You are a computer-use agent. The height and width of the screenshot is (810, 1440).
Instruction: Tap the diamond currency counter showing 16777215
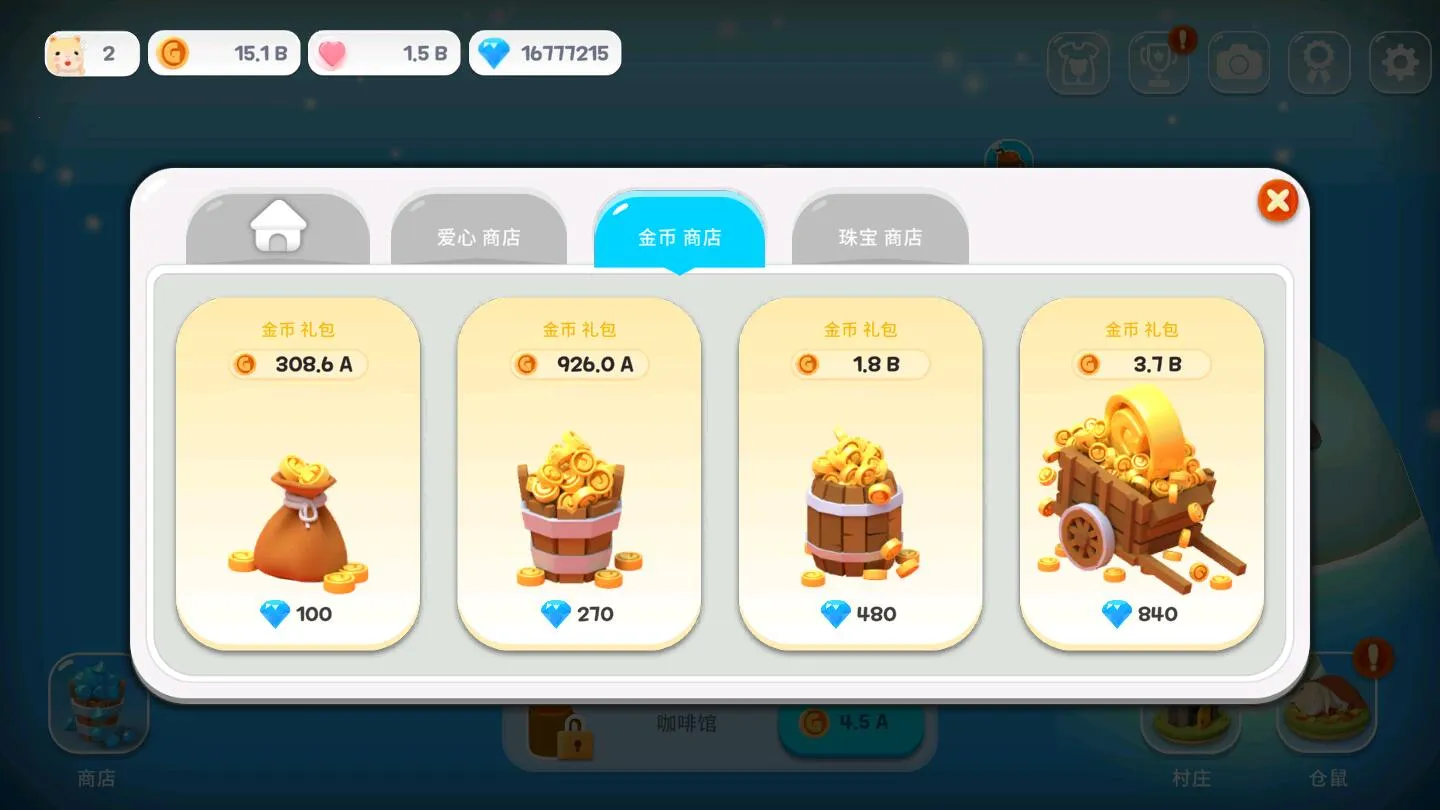pos(545,53)
